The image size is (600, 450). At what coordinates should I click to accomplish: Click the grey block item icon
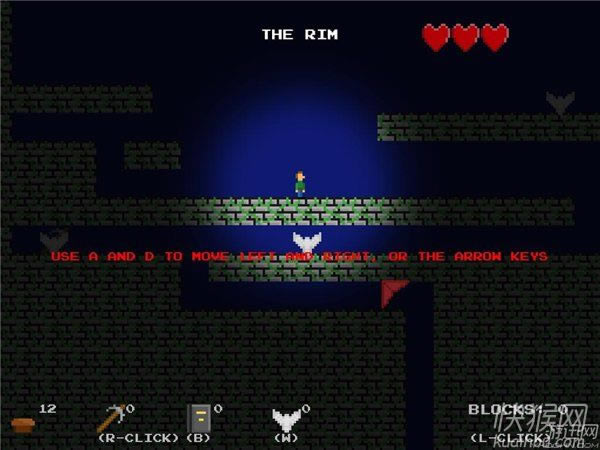pos(199,418)
